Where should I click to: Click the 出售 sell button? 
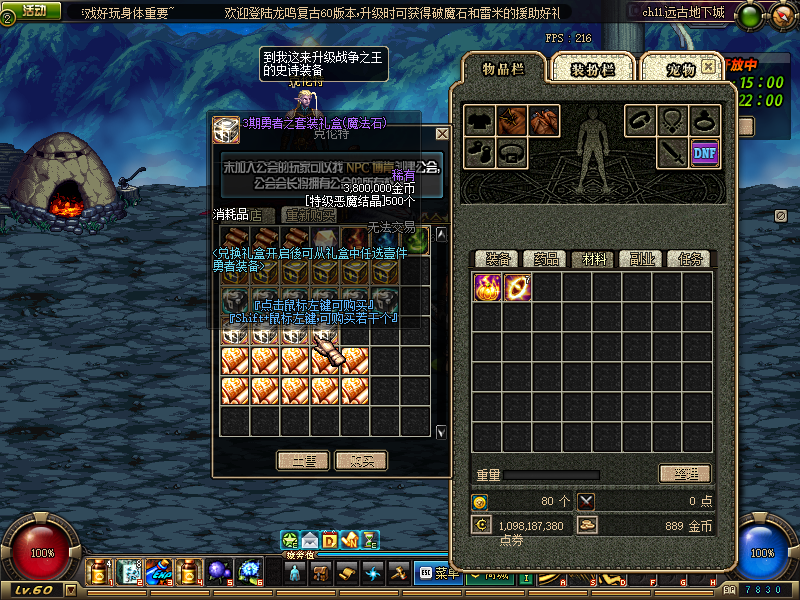point(303,460)
